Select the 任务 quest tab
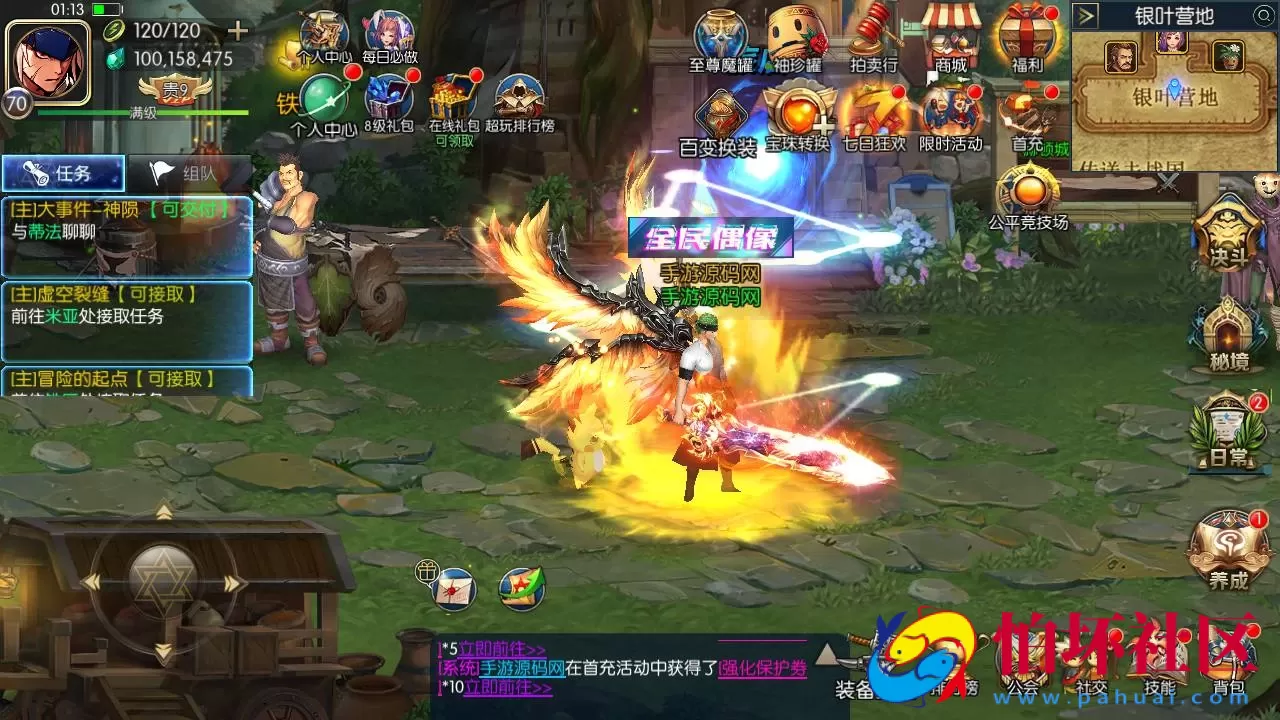 pos(62,173)
